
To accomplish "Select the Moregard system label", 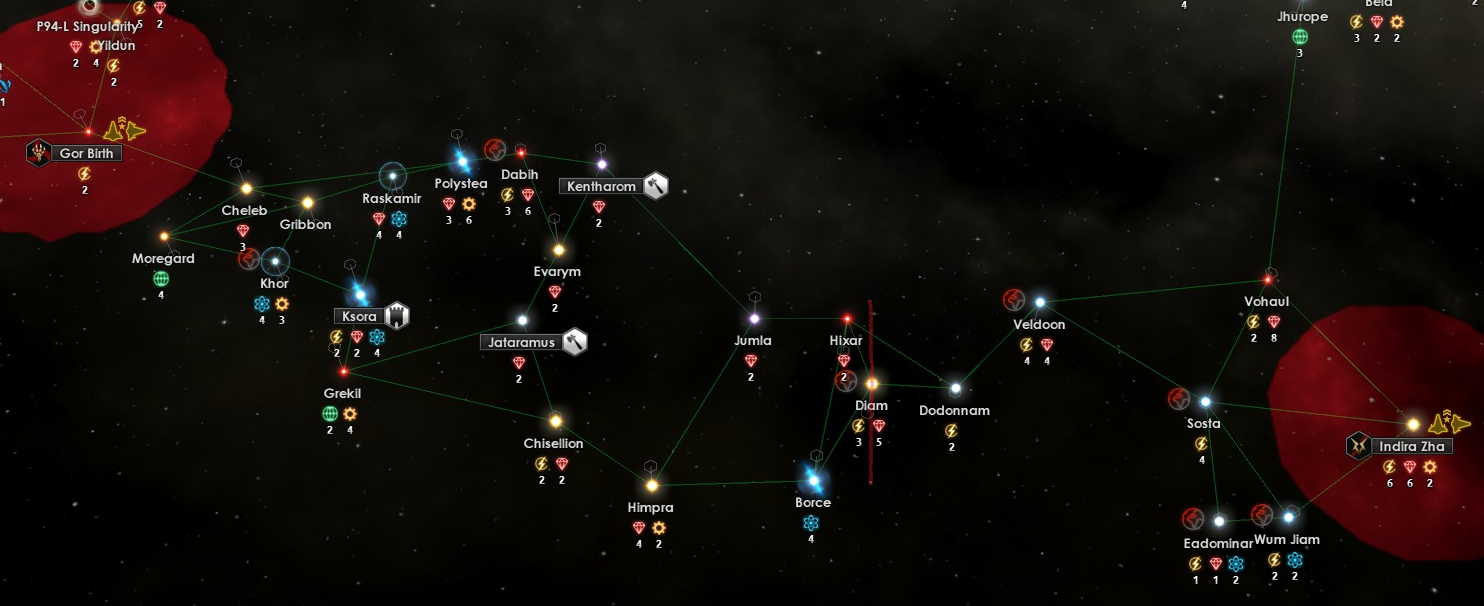I will (163, 258).
